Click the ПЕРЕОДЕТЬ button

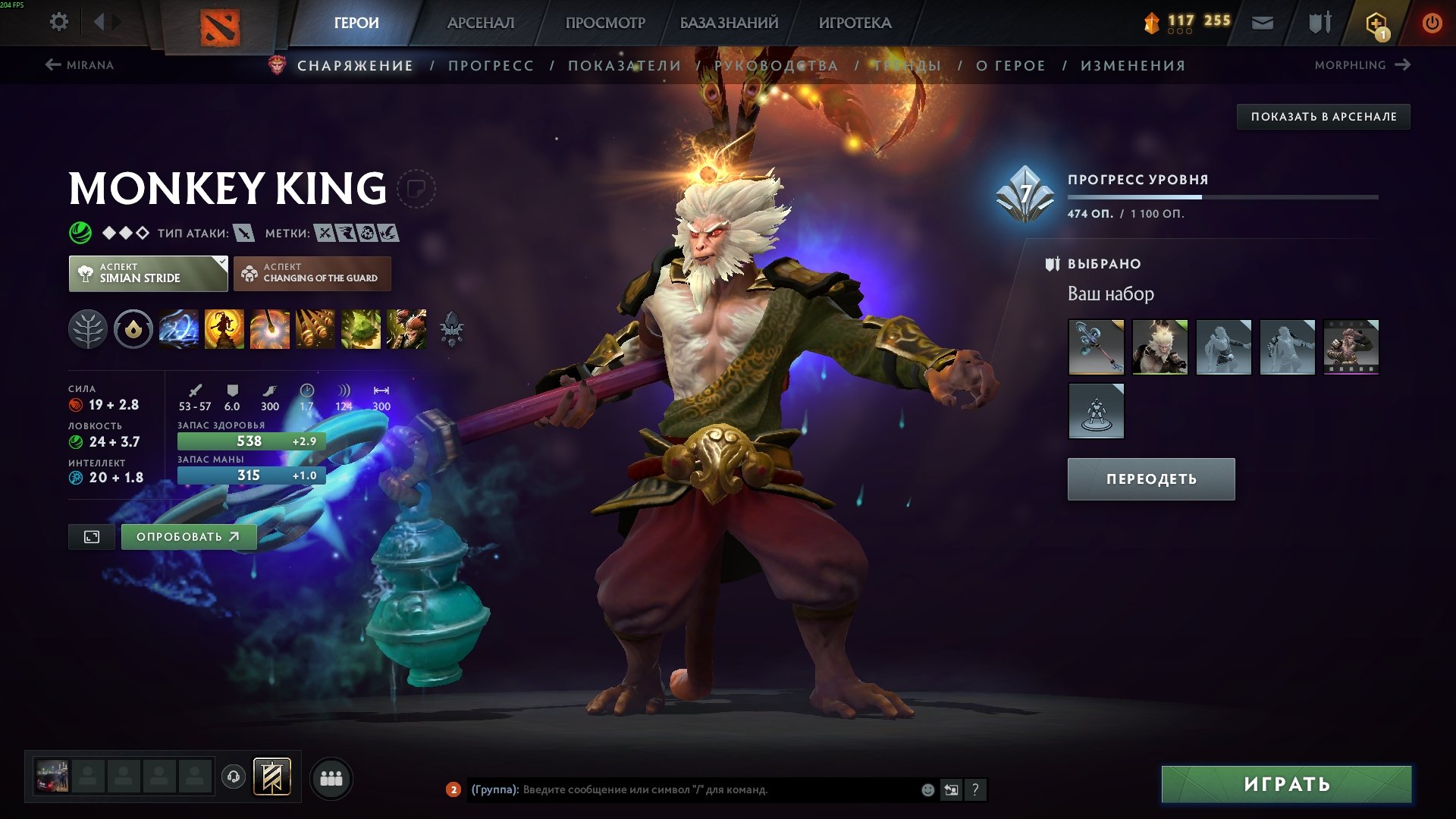coord(1150,479)
